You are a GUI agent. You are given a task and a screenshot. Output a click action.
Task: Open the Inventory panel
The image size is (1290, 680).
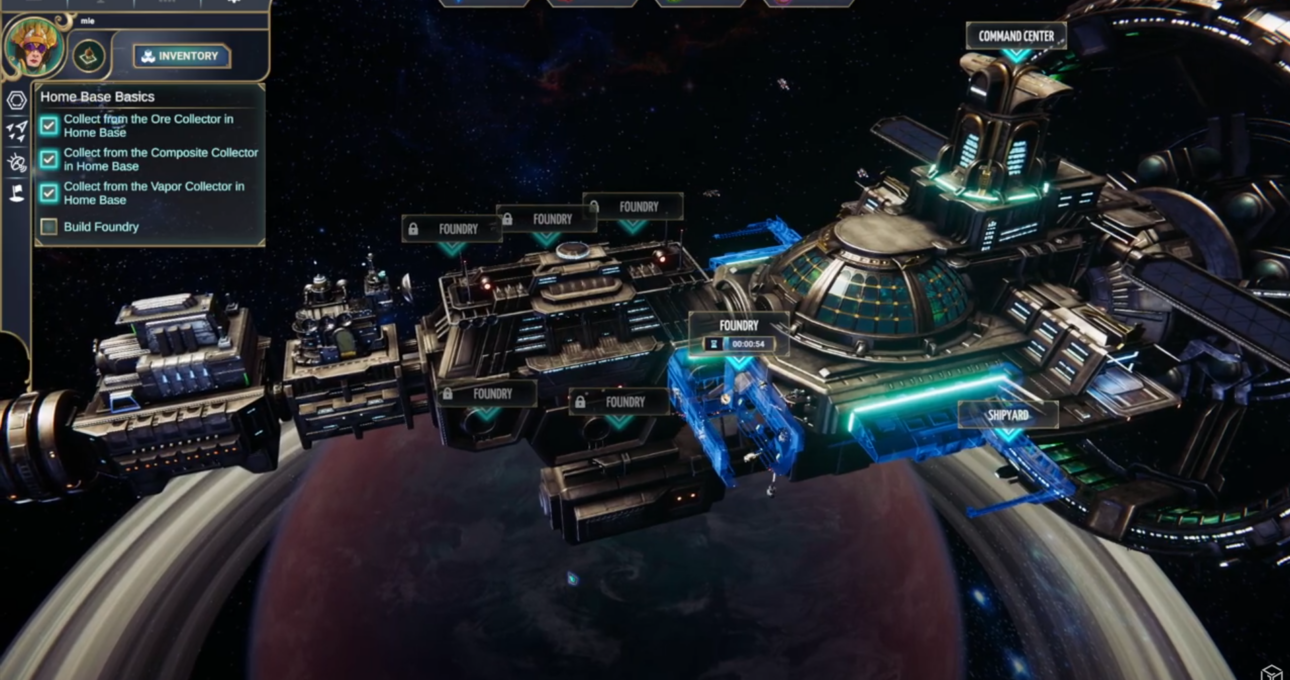(x=181, y=56)
